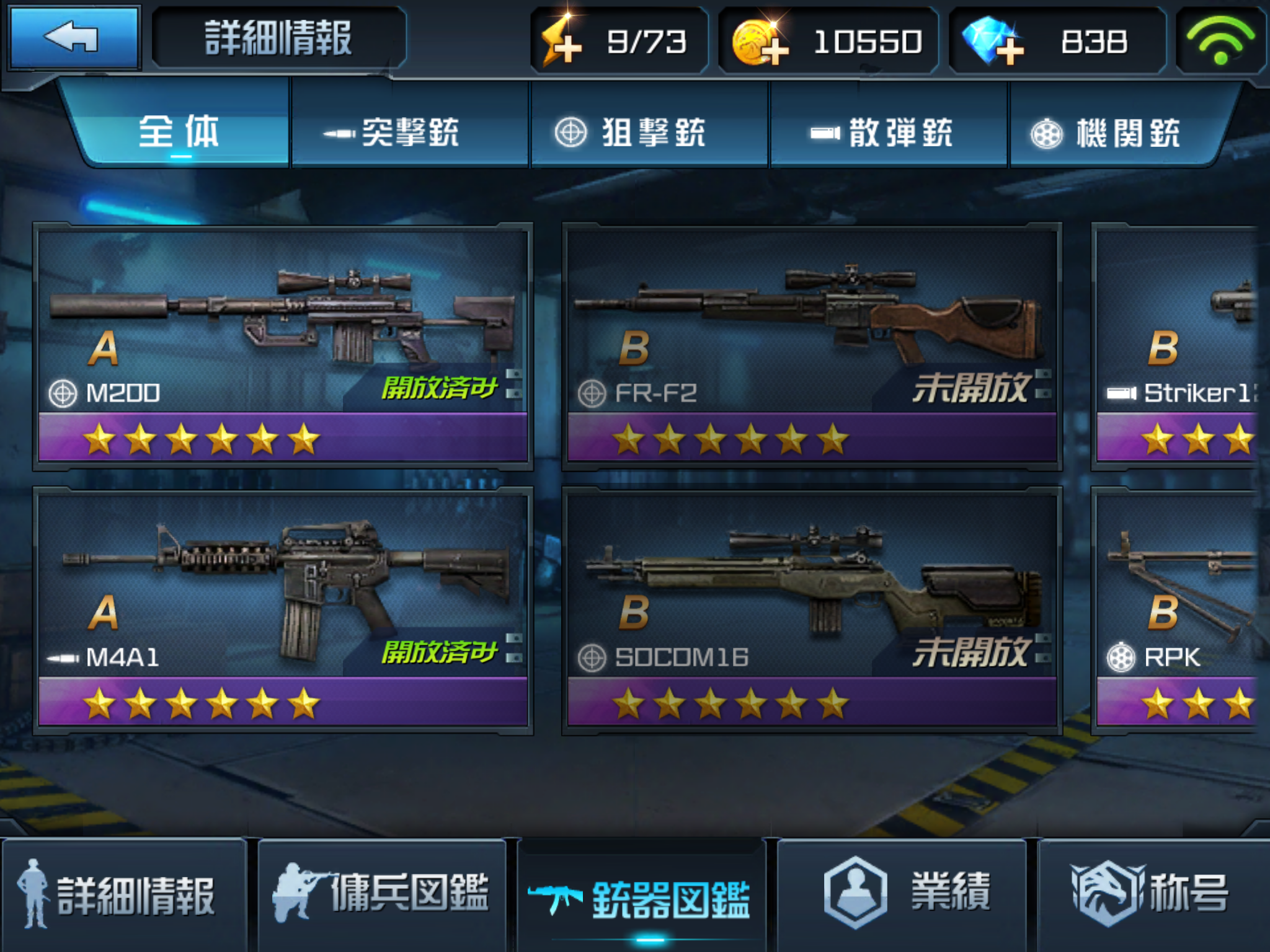The width and height of the screenshot is (1270, 952).
Task: Choose the M200 sniper rifle card
Action: [x=283, y=345]
